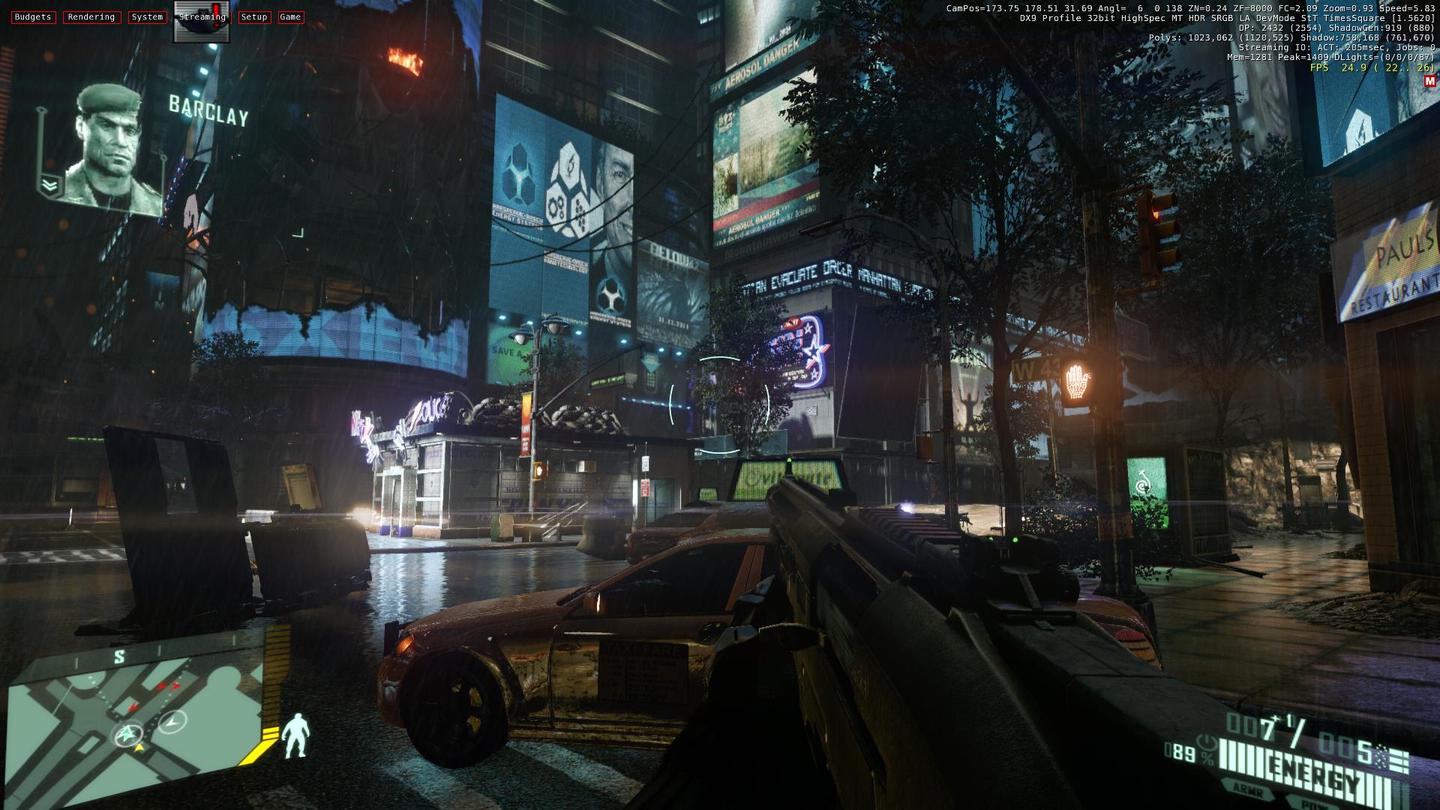The image size is (1440, 810).
Task: Select the System debug menu
Action: pos(147,17)
